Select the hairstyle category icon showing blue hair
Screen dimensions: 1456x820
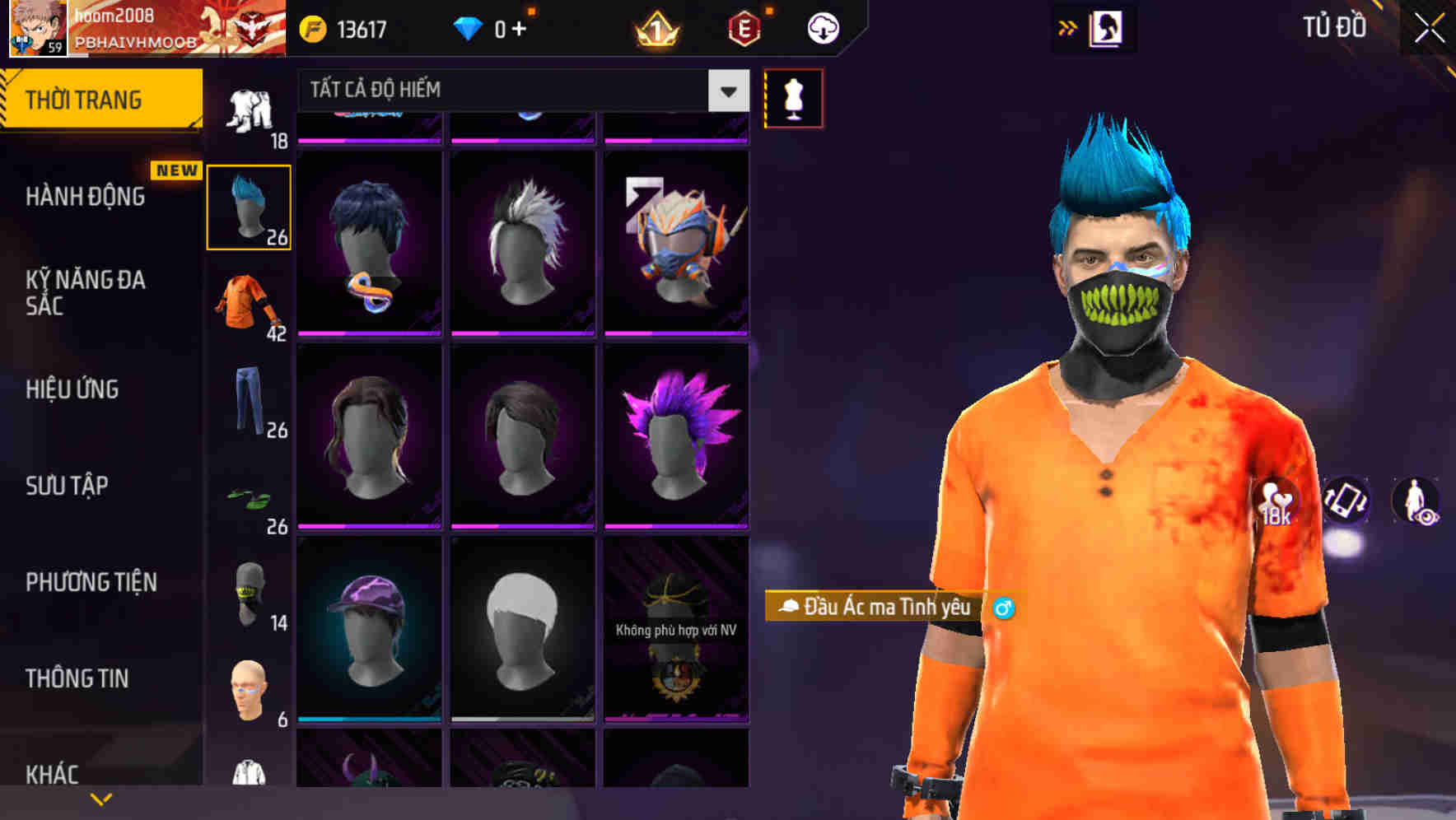(249, 204)
